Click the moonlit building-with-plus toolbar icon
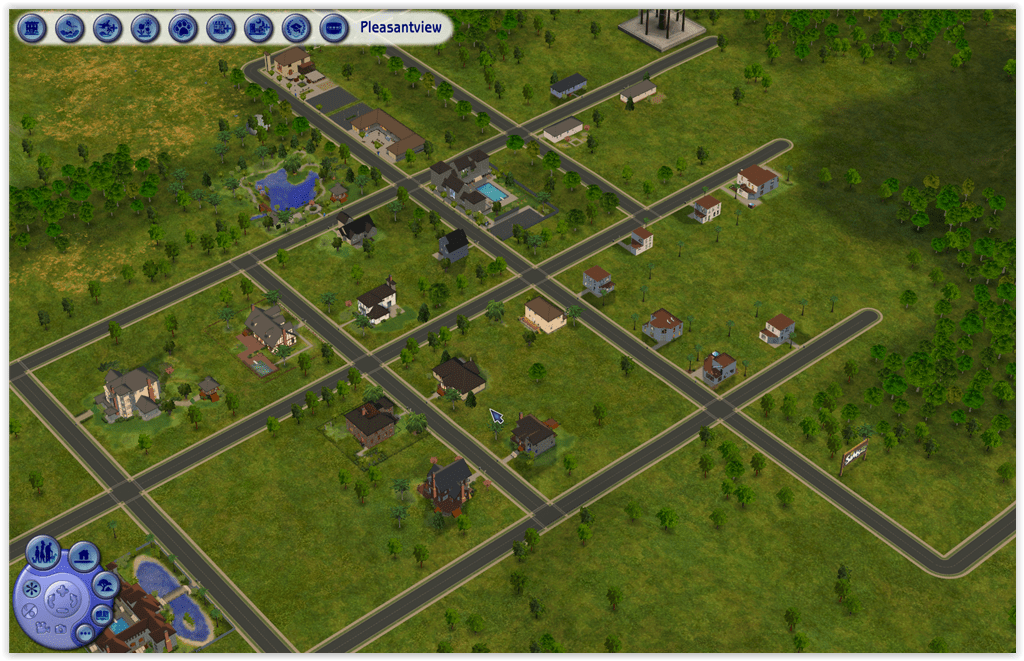Viewport: 1024px width, 661px height. pos(258,27)
